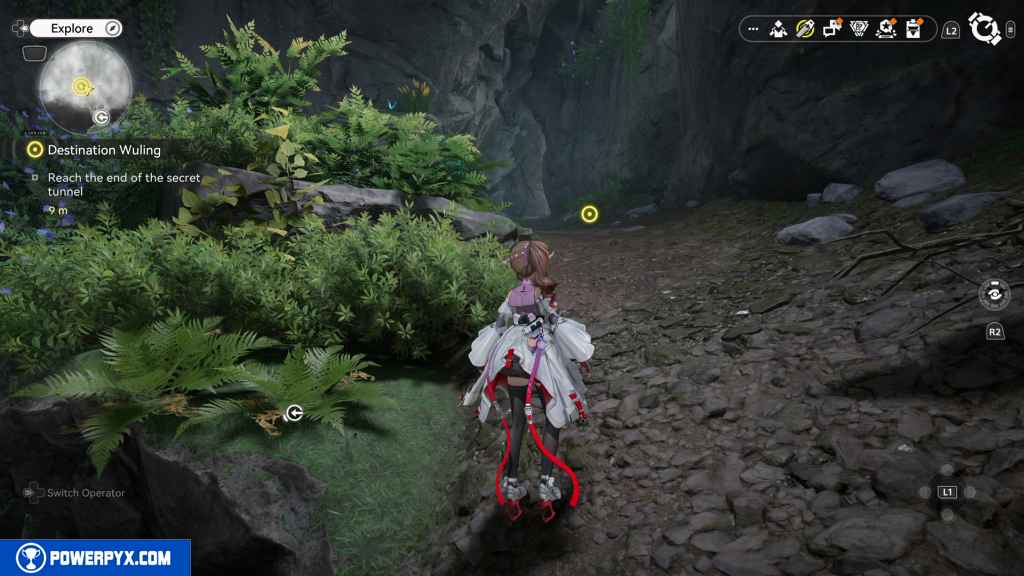
Task: Click the green-highlighted toolbar icon
Action: pos(805,29)
